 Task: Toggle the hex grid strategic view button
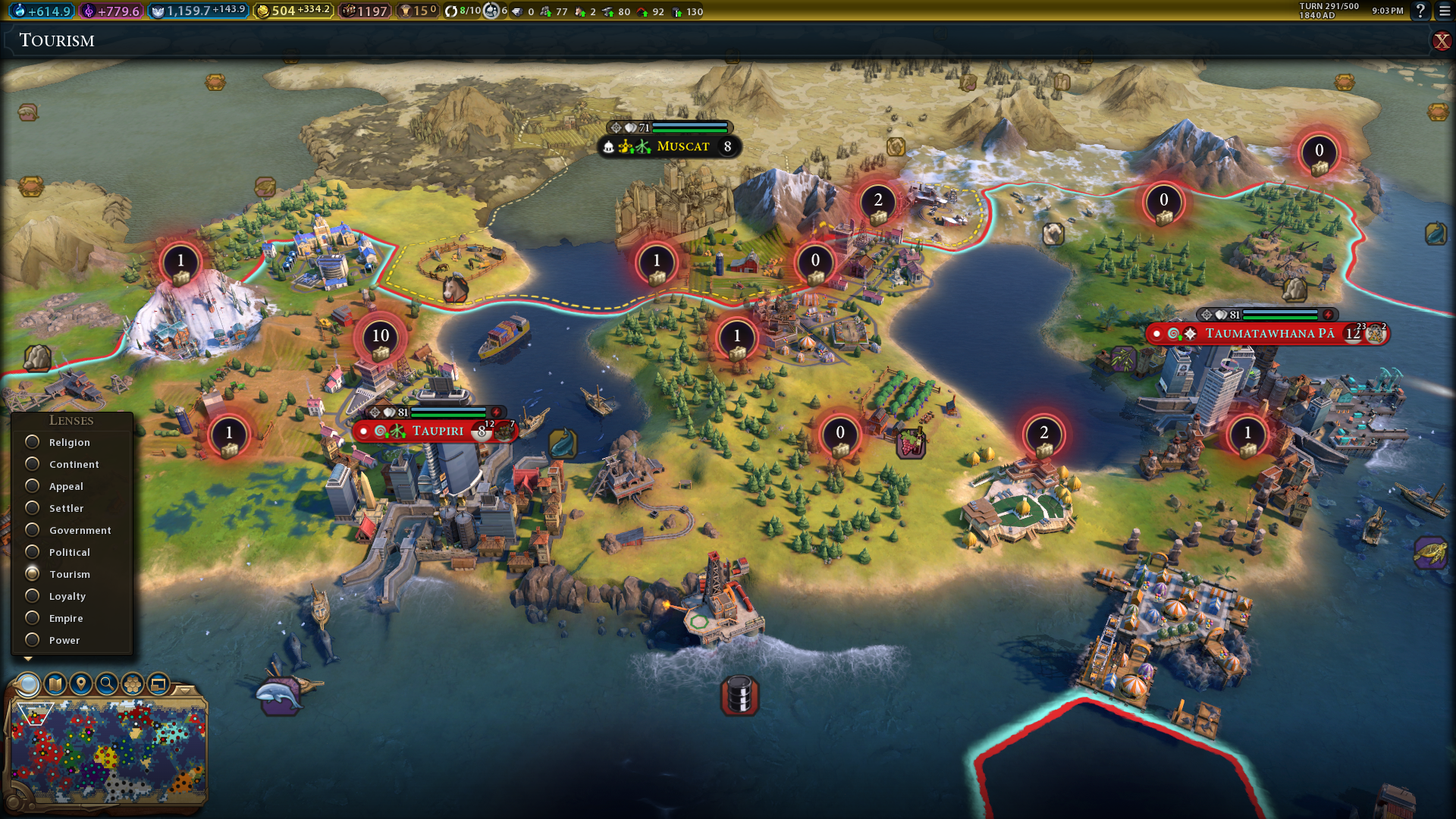coord(133,684)
